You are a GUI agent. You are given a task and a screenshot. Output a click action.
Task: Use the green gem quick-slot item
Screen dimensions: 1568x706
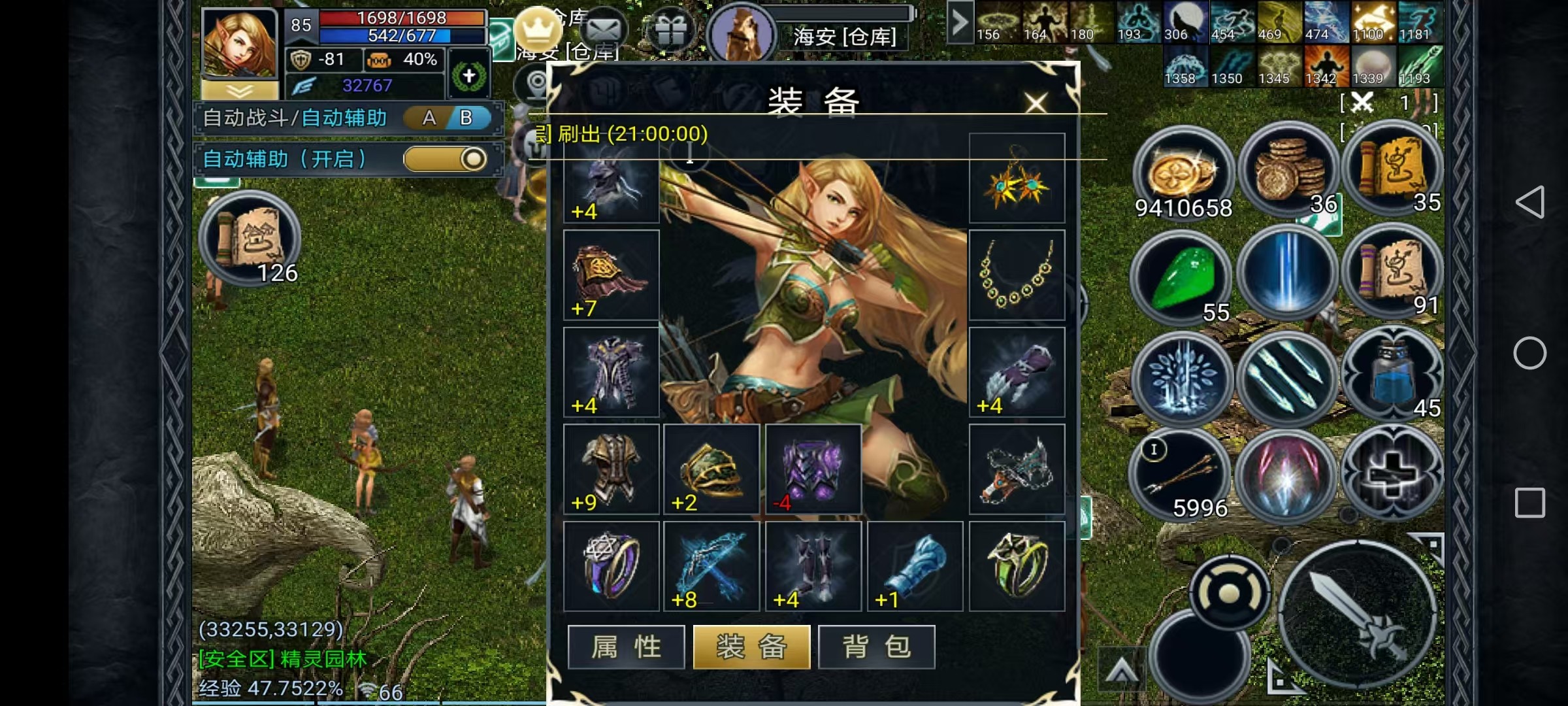[1182, 277]
